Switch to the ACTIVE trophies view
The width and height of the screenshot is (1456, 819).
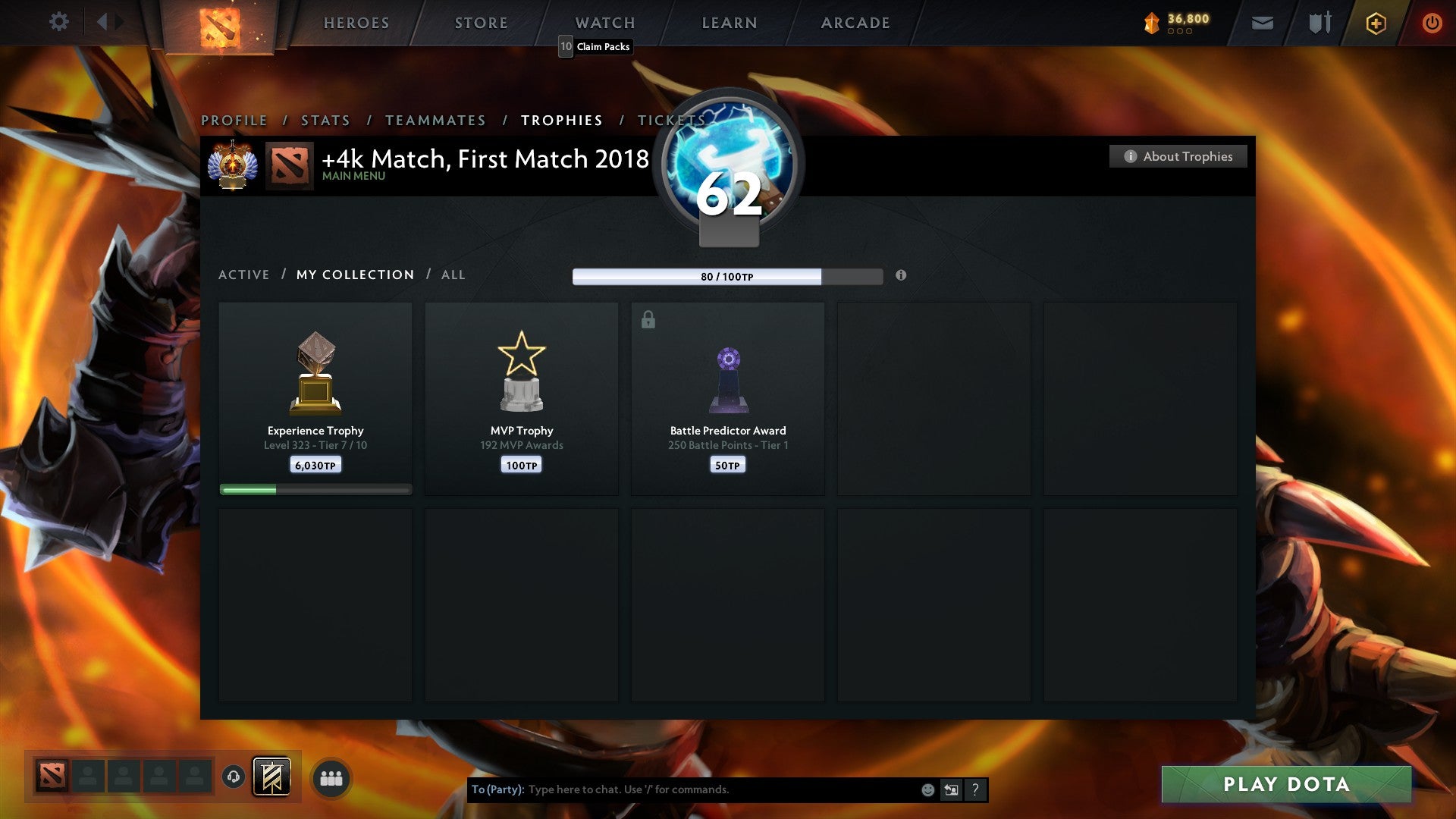[x=243, y=275]
